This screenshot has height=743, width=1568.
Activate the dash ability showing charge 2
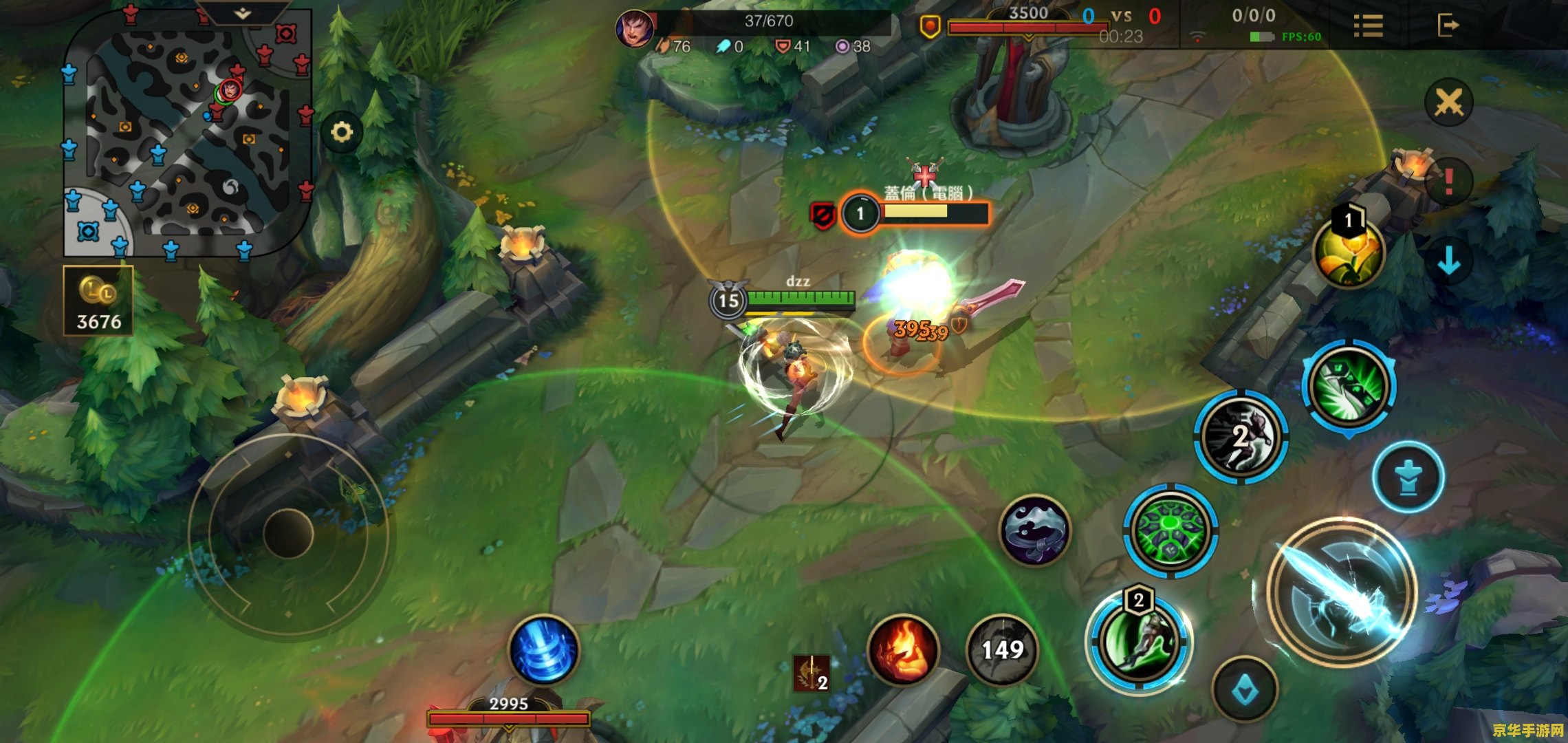pyautogui.click(x=1241, y=437)
